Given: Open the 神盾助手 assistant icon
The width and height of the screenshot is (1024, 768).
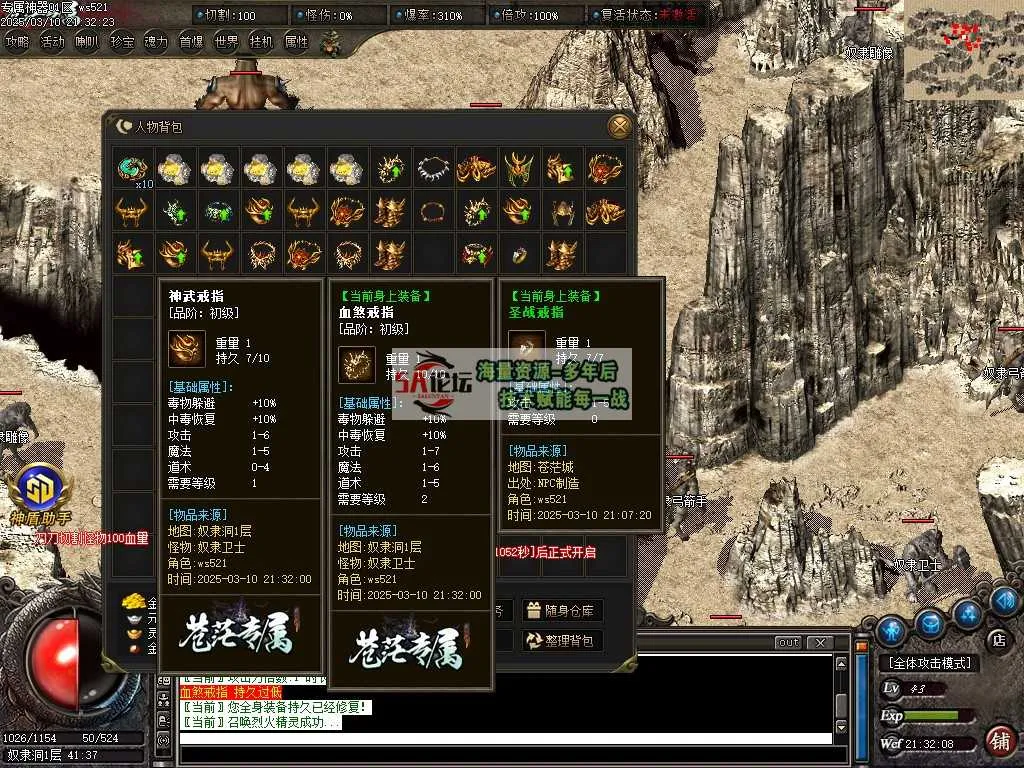Looking at the screenshot, I should (40, 490).
